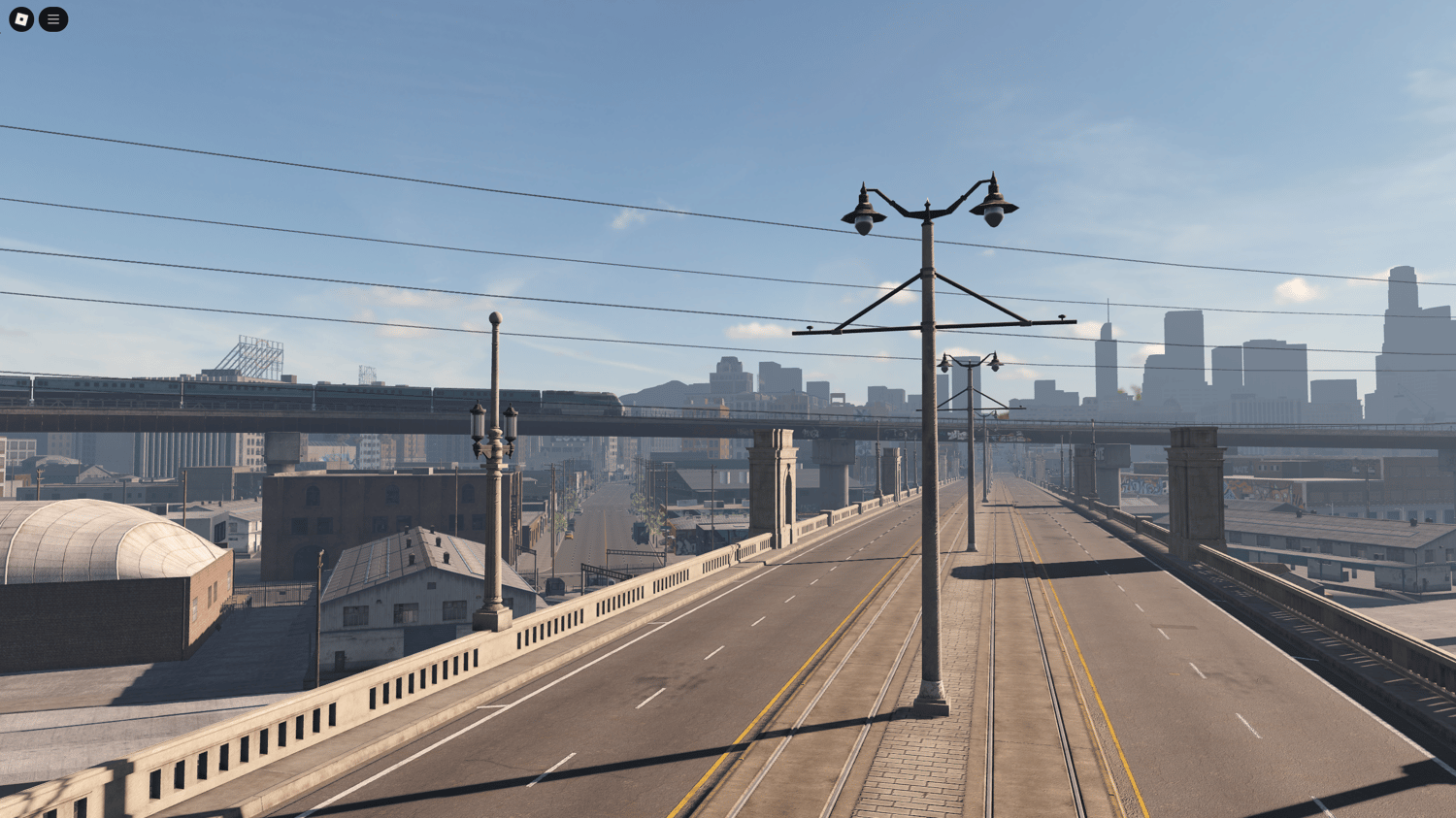
Task: Click the stone pylon on the right bridge railing
Action: pos(1194,495)
